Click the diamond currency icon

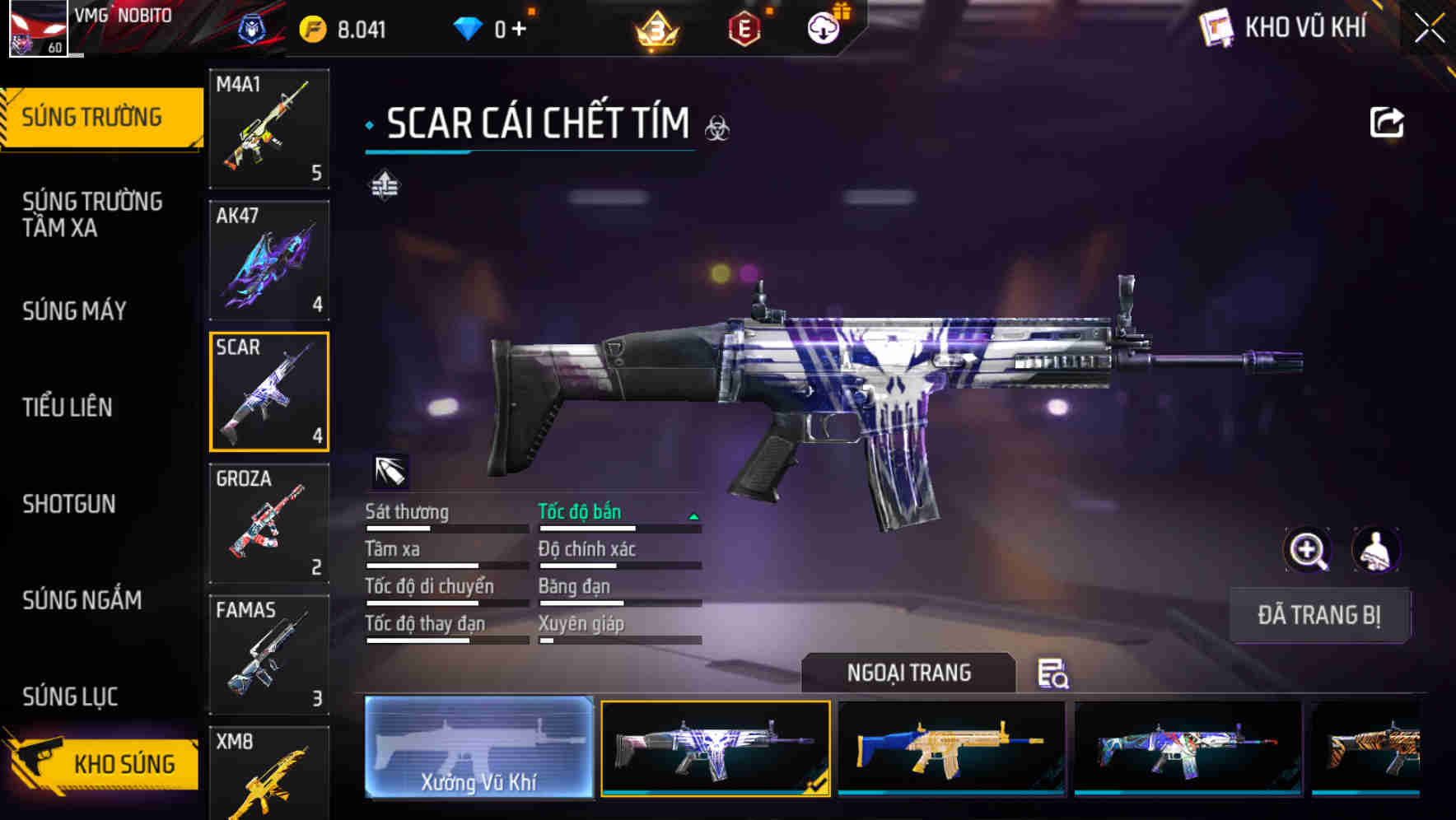(x=469, y=27)
